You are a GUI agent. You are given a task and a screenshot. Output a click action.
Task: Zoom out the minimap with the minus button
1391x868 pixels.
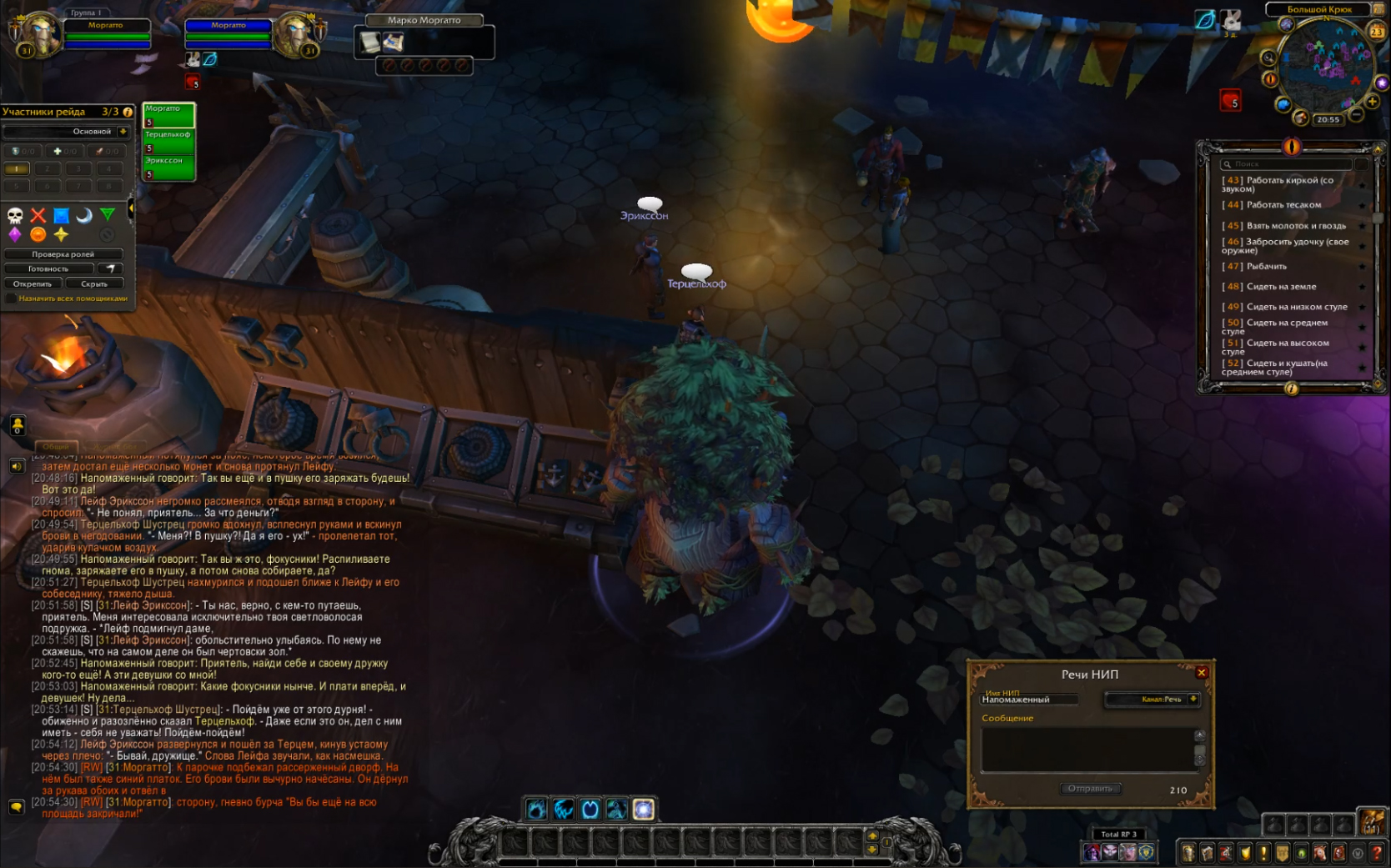pyautogui.click(x=1357, y=114)
